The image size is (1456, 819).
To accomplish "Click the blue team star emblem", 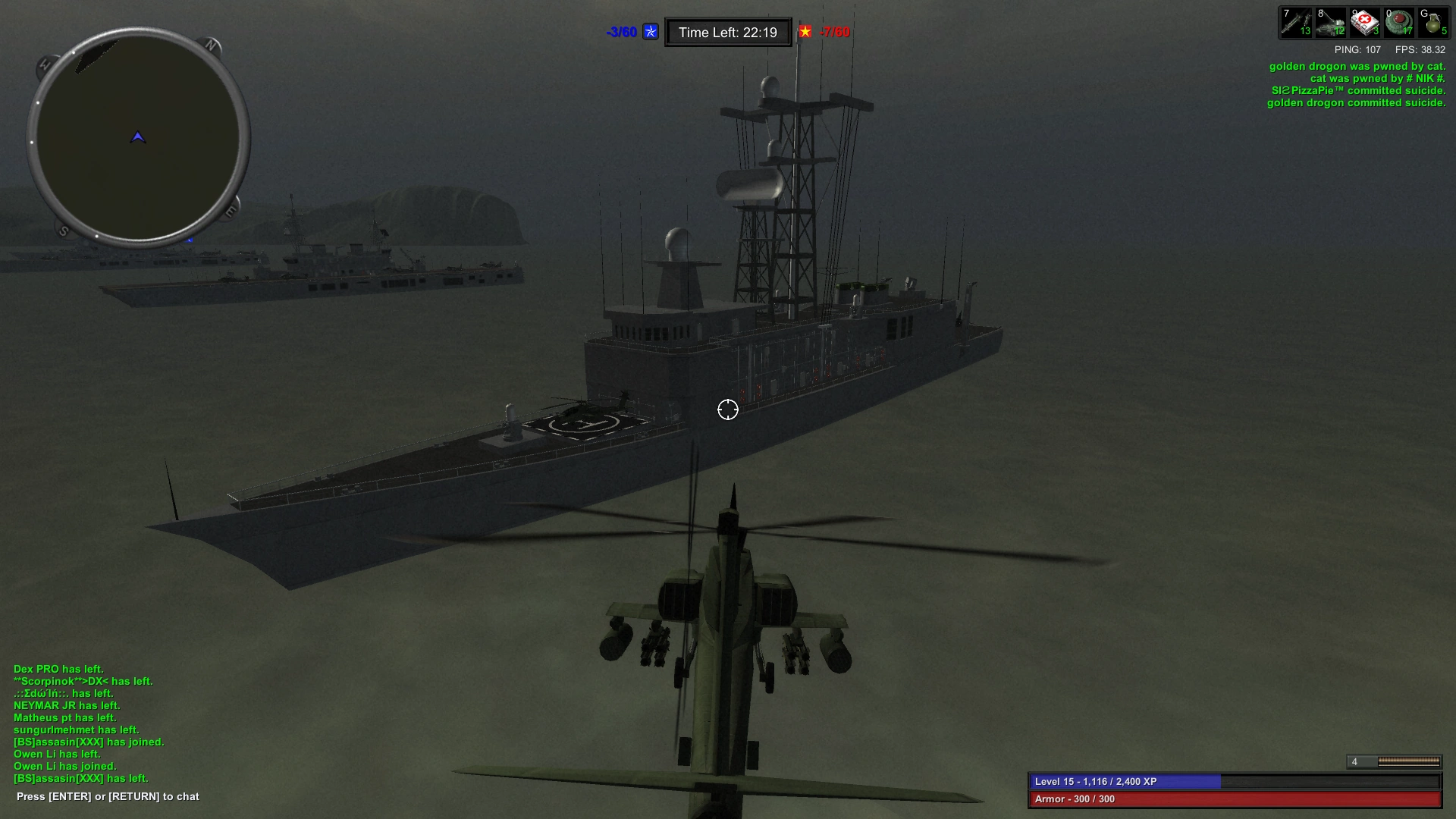I will 649,32.
